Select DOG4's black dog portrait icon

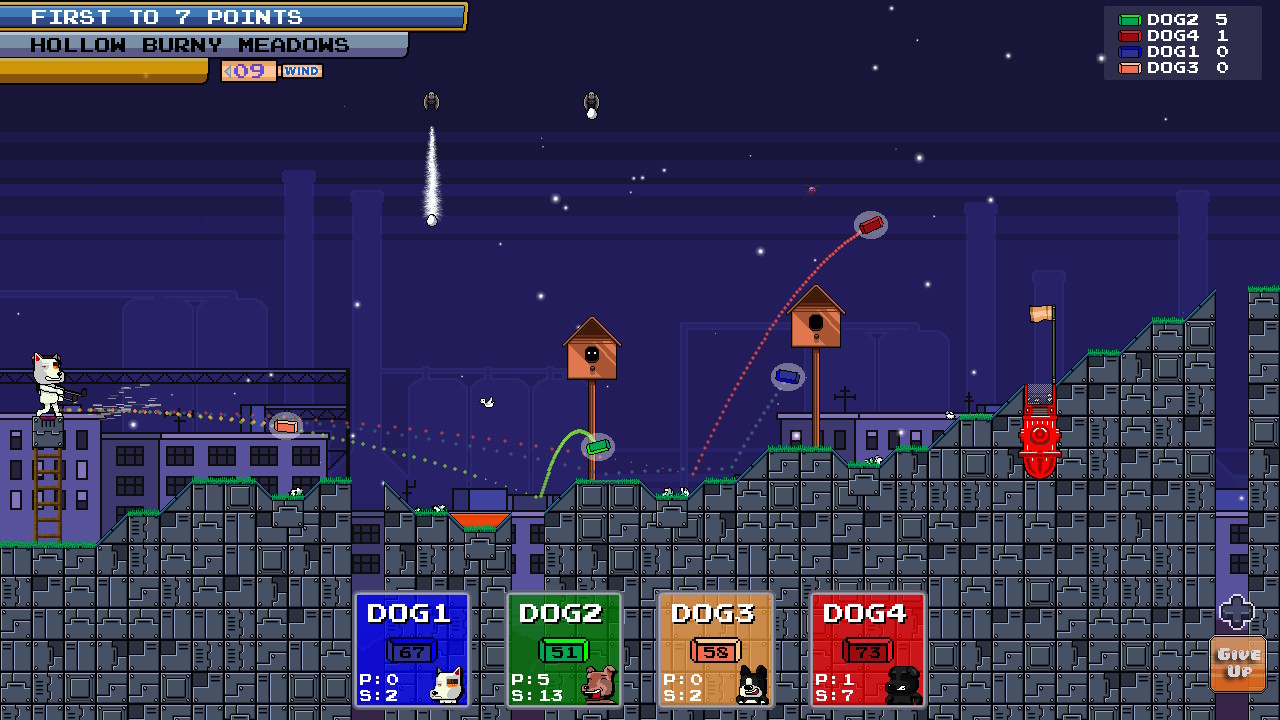(x=900, y=683)
